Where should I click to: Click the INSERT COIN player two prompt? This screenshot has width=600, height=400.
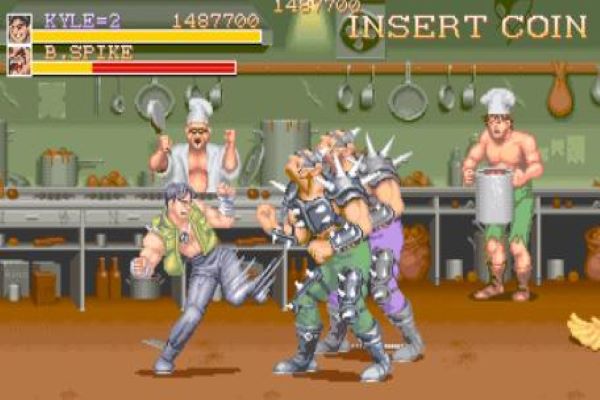467,26
